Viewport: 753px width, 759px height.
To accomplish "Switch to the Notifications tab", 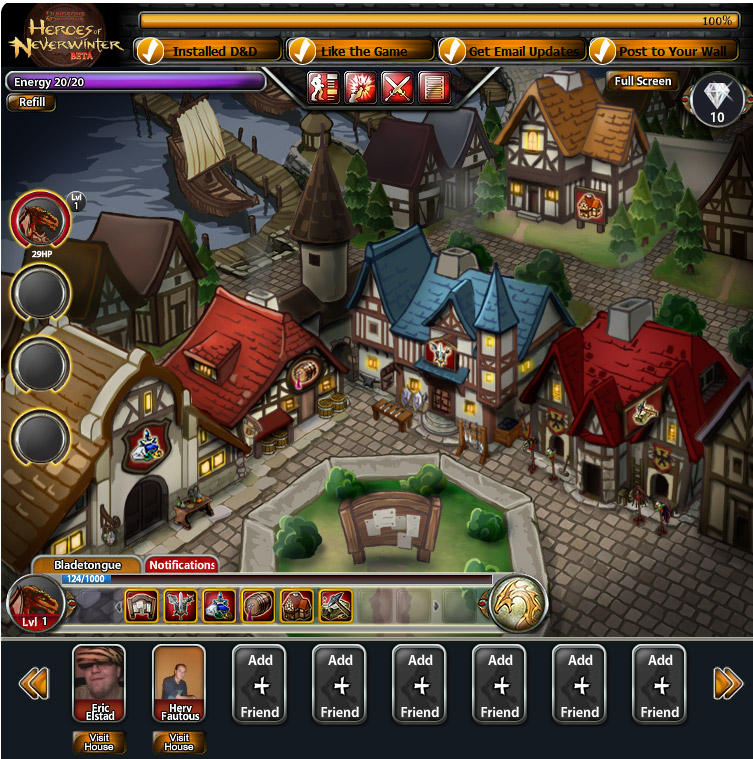I will [x=182, y=565].
